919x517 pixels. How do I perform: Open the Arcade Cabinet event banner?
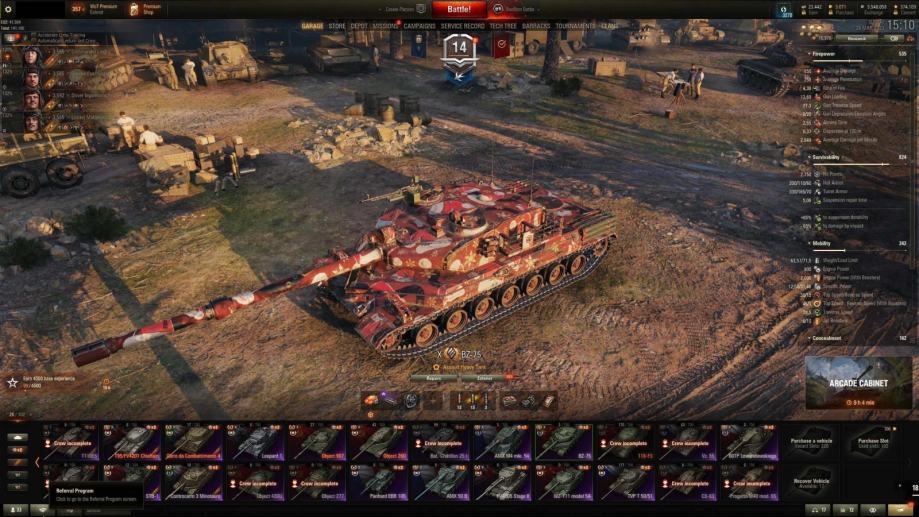click(x=857, y=382)
